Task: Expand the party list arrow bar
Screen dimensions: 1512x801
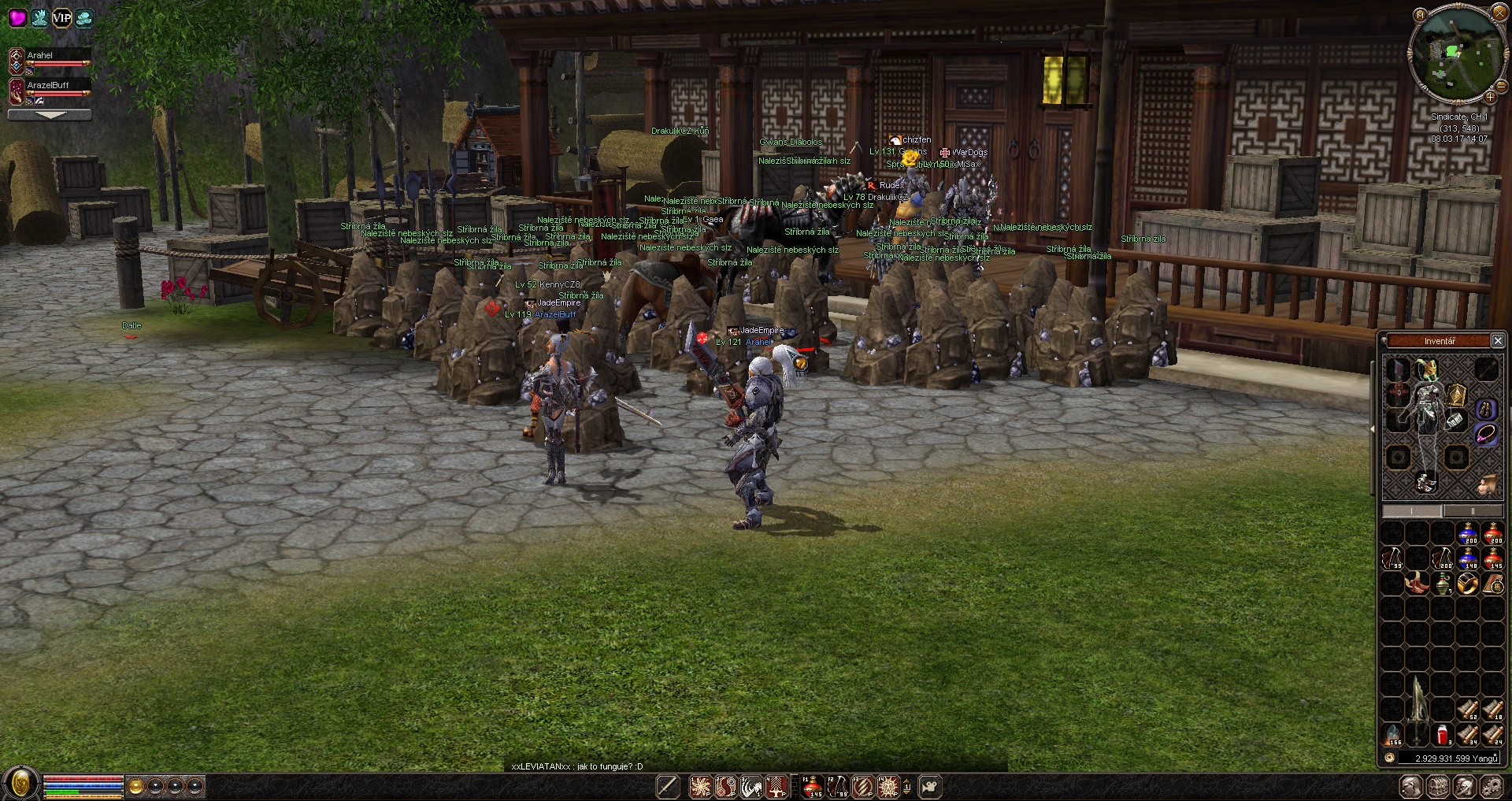Action: 50,115
